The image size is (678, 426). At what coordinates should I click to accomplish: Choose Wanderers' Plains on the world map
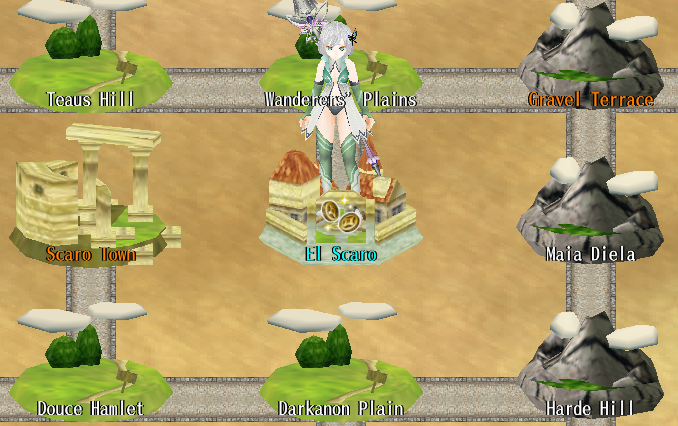click(340, 72)
